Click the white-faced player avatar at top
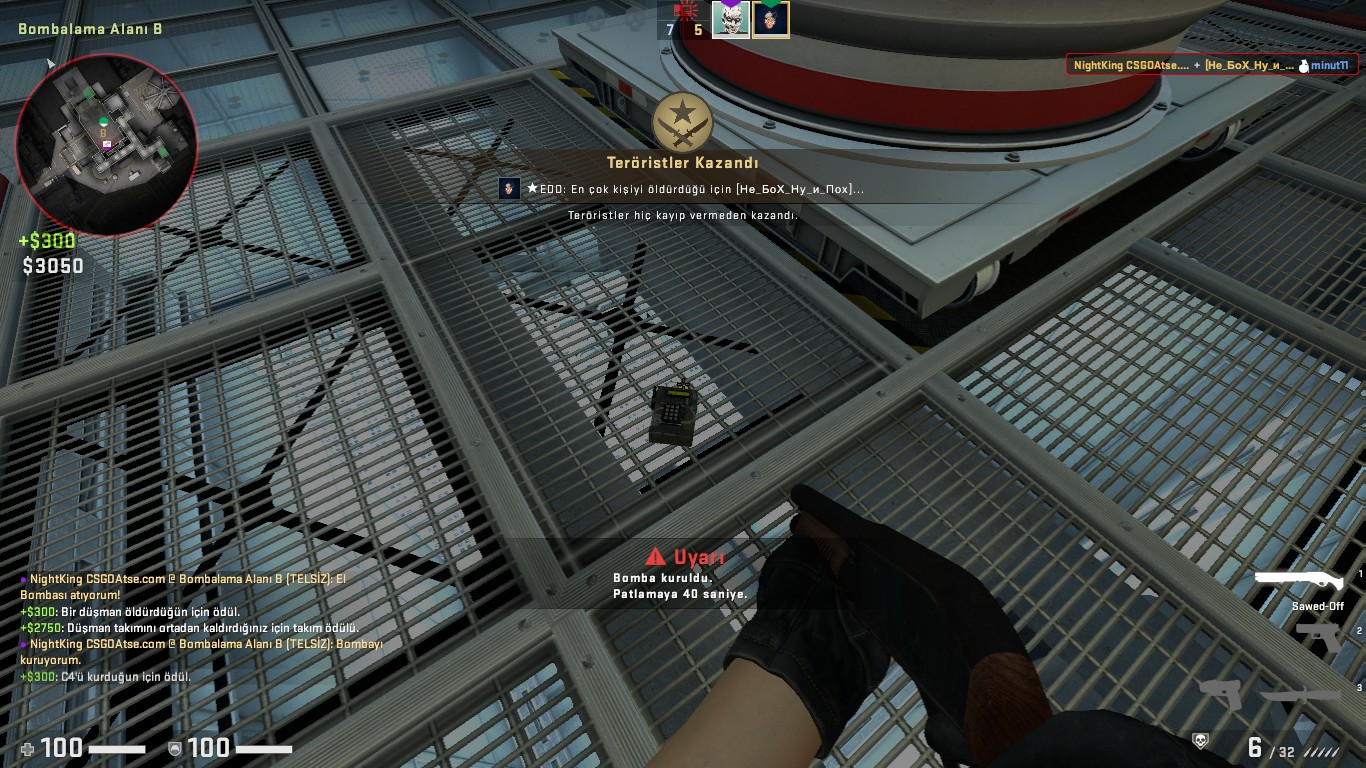Image resolution: width=1366 pixels, height=768 pixels. coord(730,20)
